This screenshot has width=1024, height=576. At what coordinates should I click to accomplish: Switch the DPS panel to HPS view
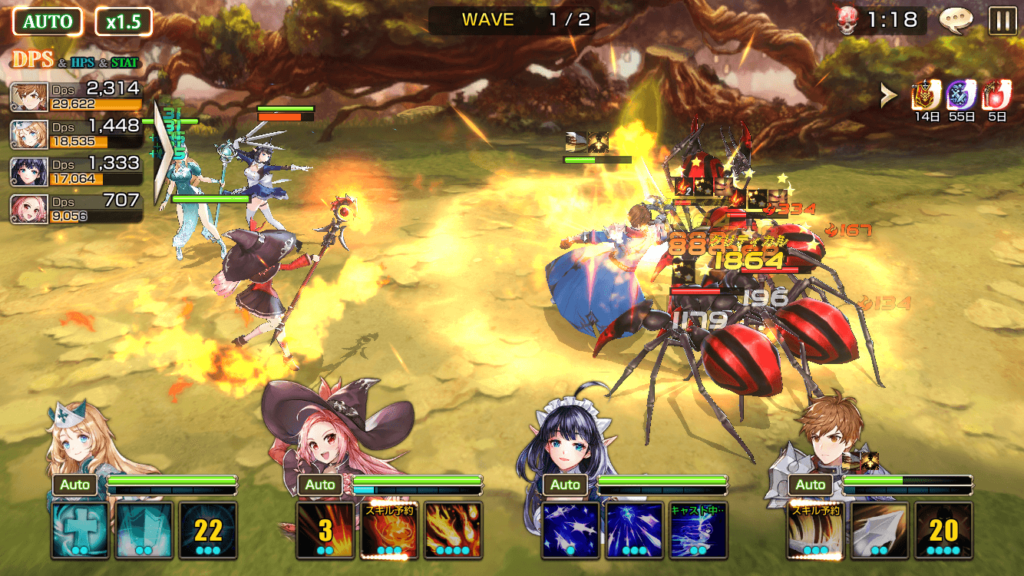pyautogui.click(x=83, y=63)
